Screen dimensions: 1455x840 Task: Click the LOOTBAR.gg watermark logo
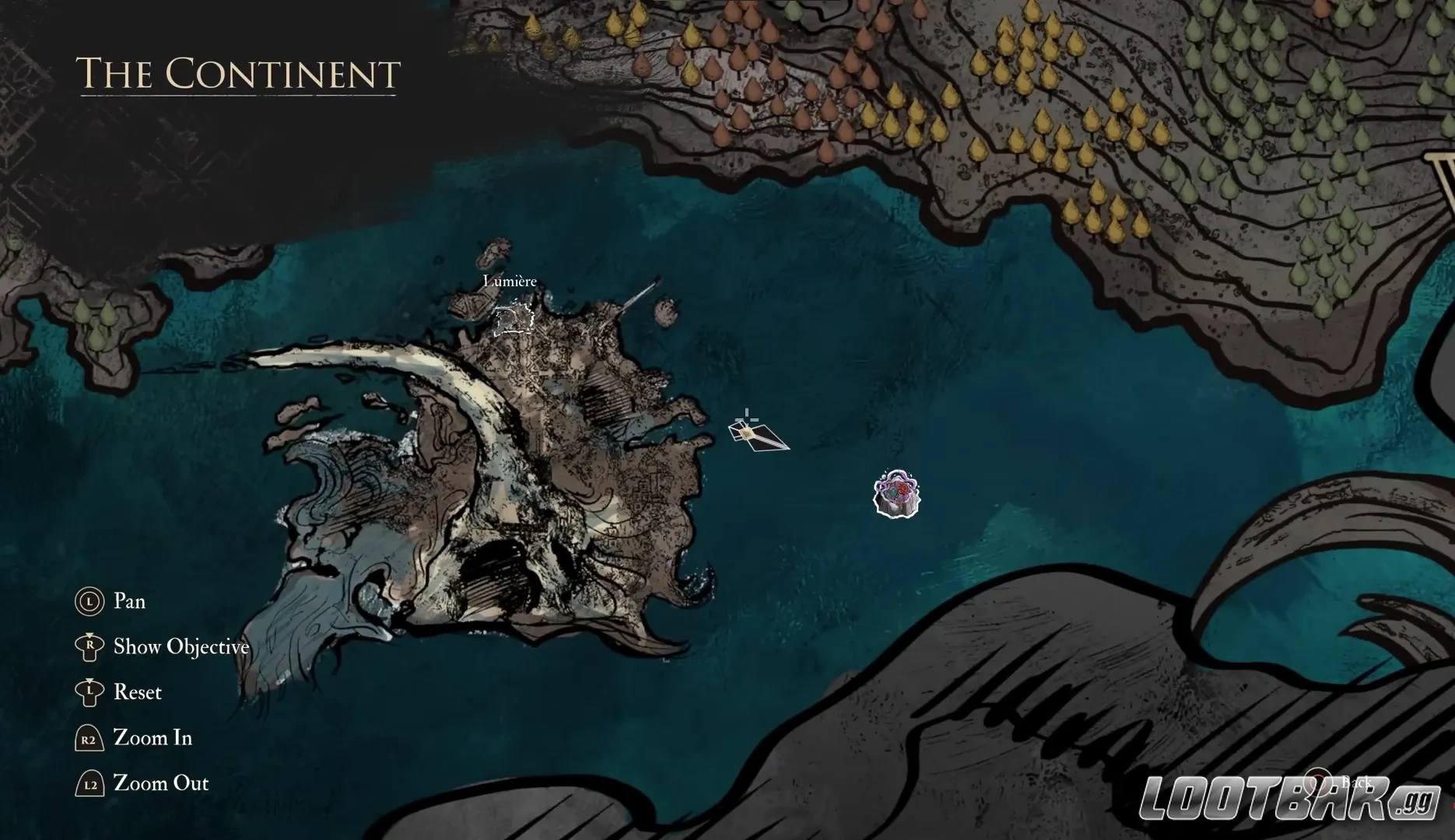point(1288,797)
